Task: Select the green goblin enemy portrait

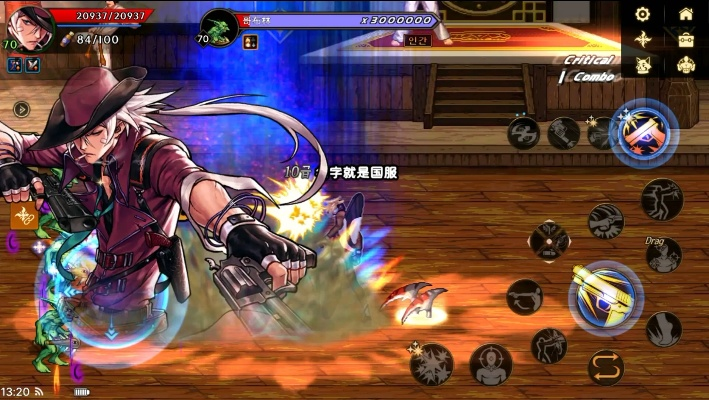Action: click(219, 26)
